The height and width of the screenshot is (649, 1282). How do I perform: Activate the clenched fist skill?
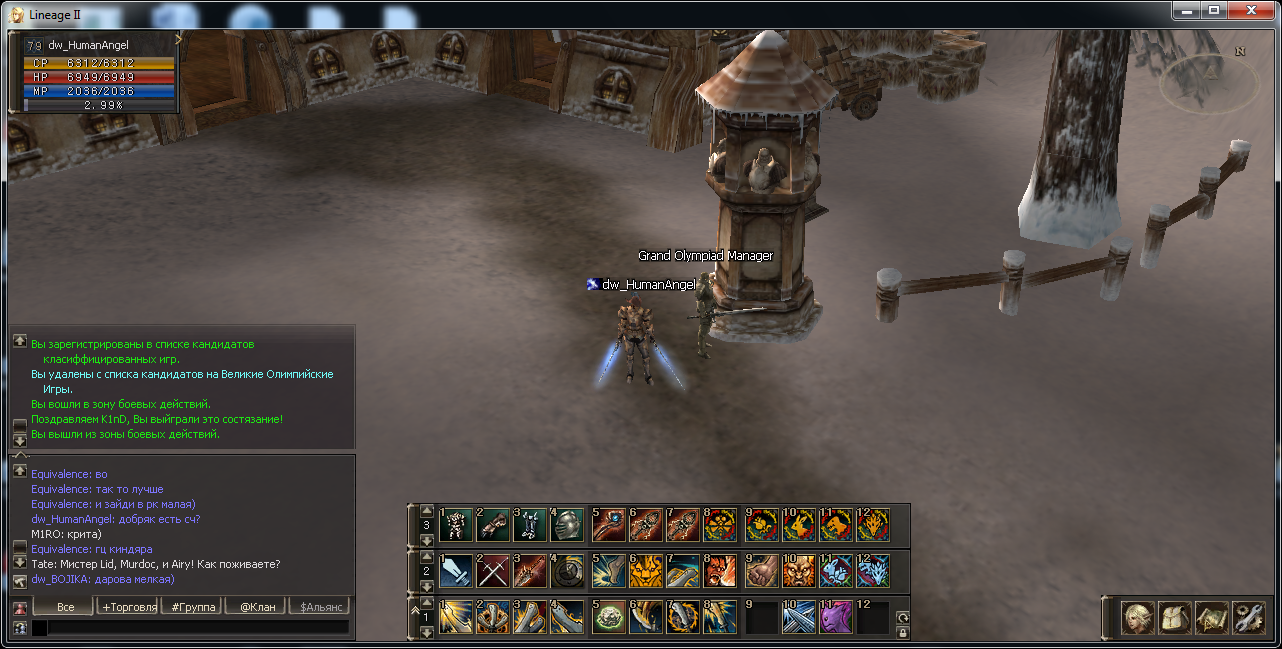pyautogui.click(x=761, y=570)
